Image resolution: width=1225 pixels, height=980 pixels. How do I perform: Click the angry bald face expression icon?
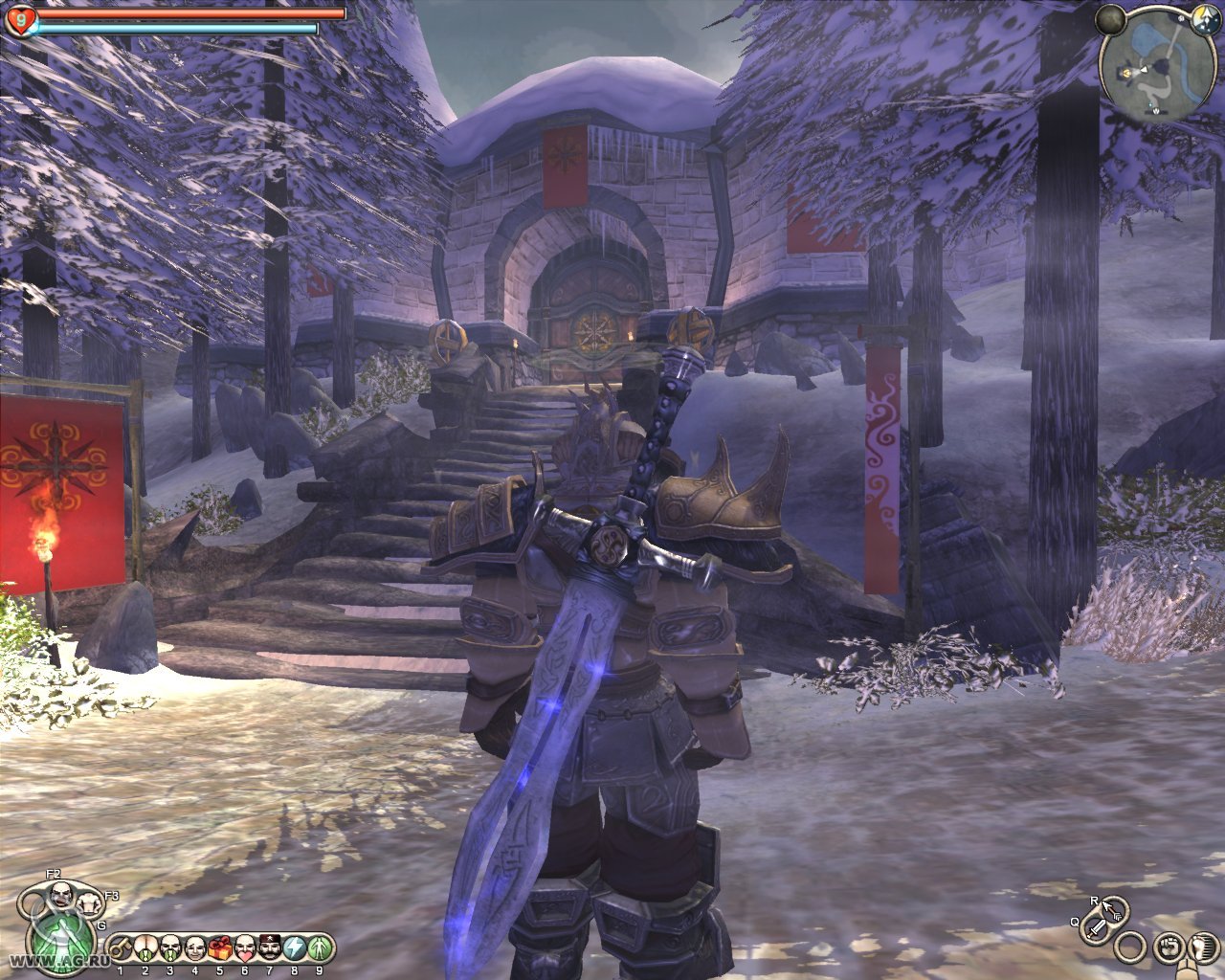point(60,896)
